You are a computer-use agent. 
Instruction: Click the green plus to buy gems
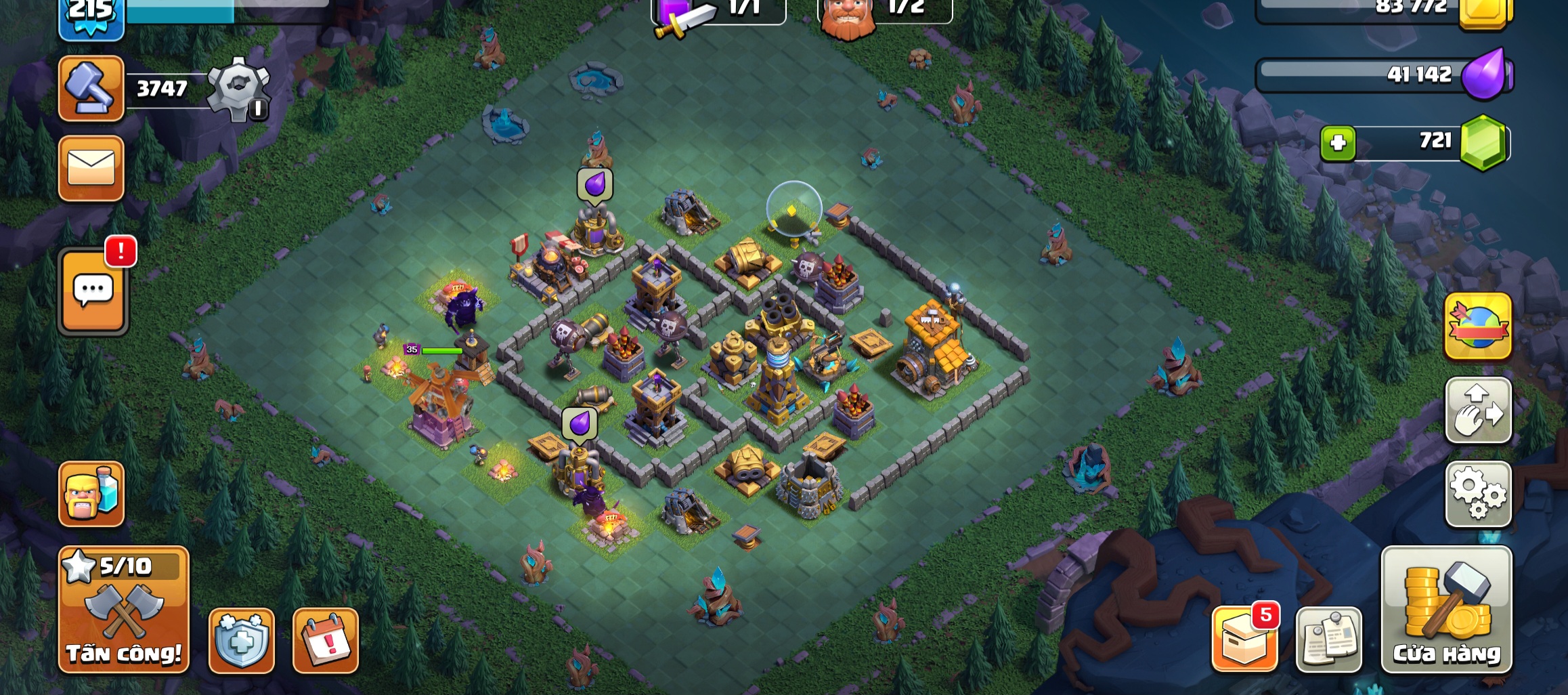(x=1338, y=144)
